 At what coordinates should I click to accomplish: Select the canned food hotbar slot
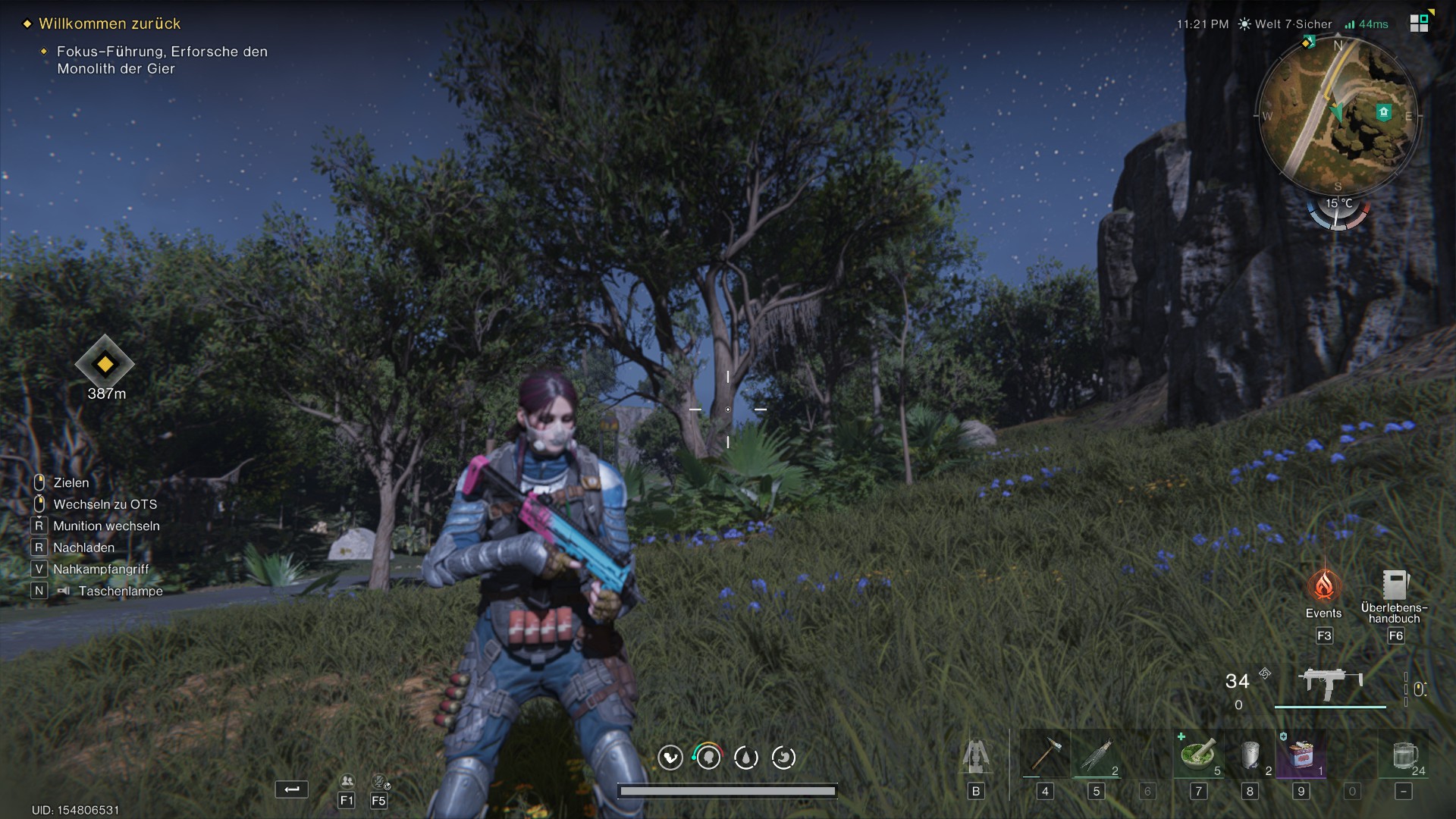click(1301, 755)
